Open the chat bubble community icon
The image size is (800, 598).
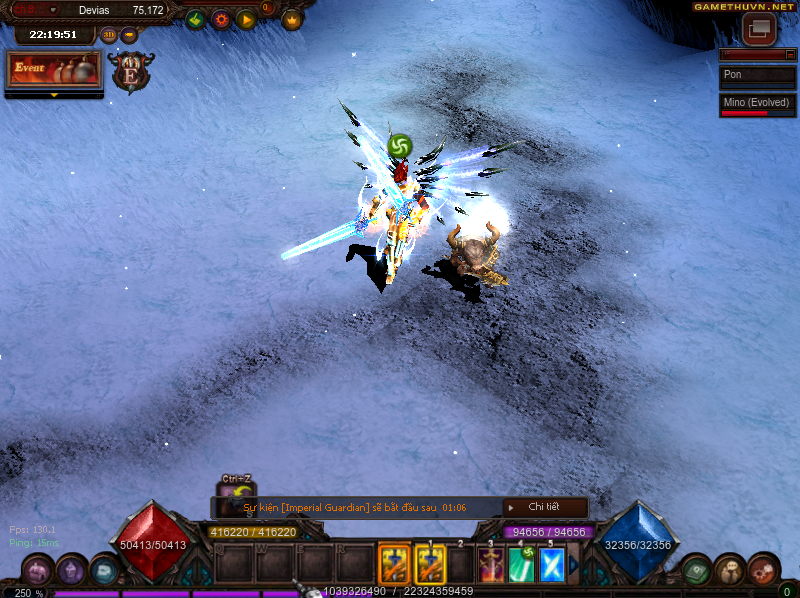[x=731, y=570]
